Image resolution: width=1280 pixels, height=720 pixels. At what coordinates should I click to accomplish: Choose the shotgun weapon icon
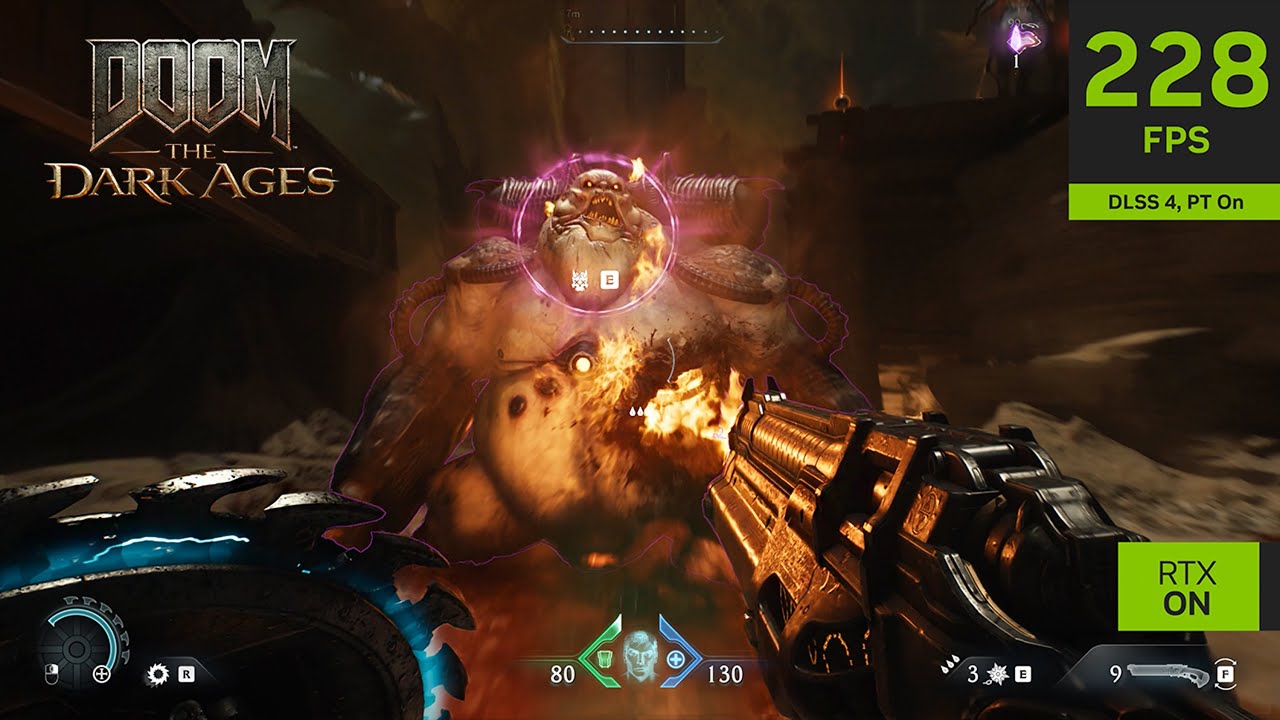coord(1166,674)
